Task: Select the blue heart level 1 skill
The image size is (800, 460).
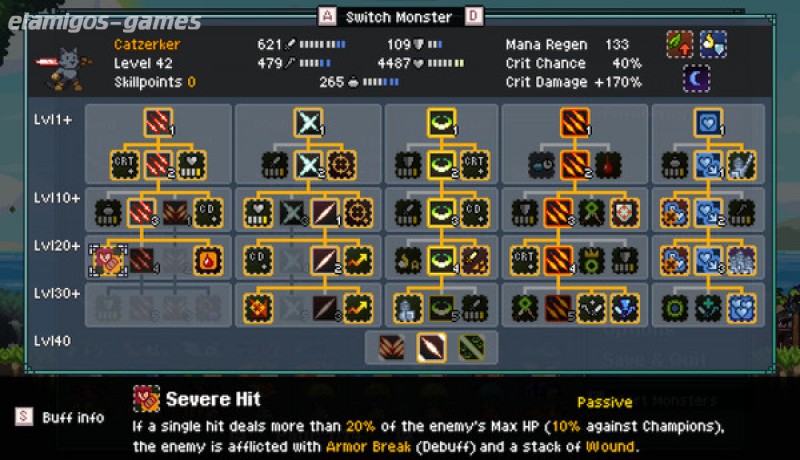Action: click(708, 122)
